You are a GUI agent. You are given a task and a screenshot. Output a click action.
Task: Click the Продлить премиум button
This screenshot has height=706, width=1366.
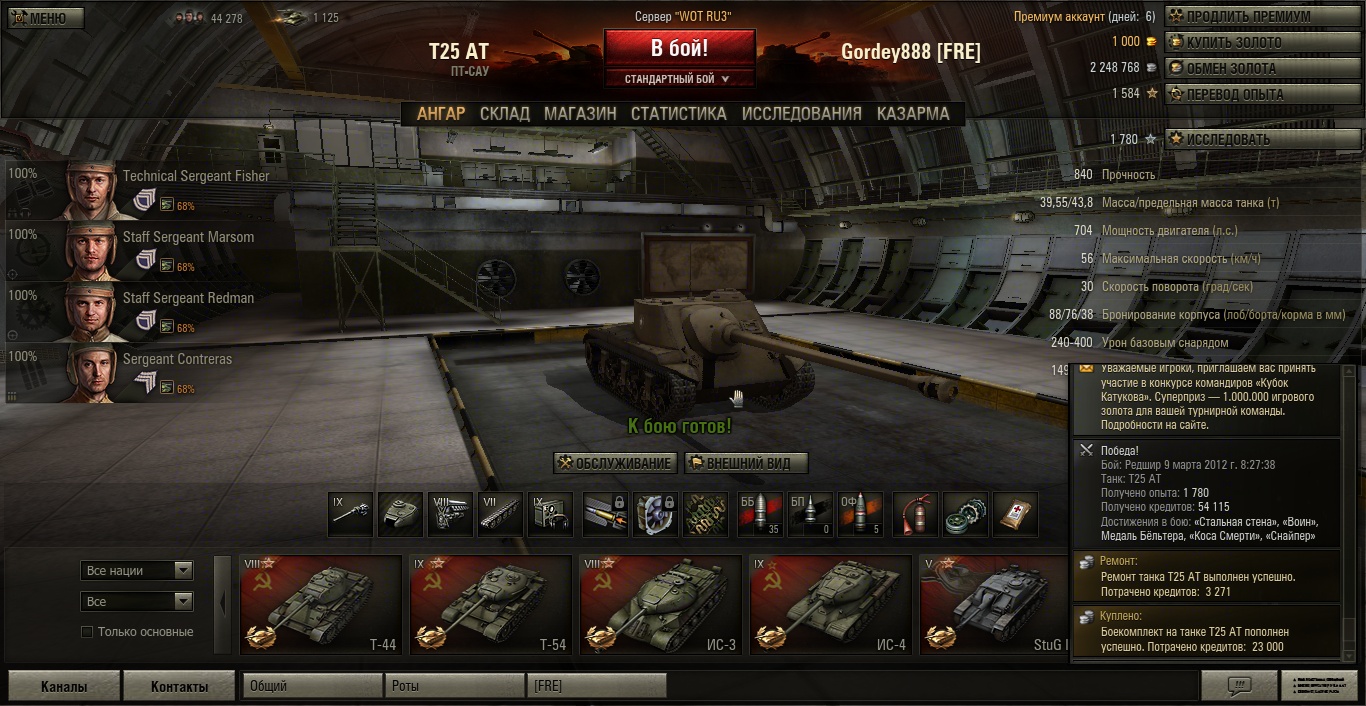[x=1241, y=17]
